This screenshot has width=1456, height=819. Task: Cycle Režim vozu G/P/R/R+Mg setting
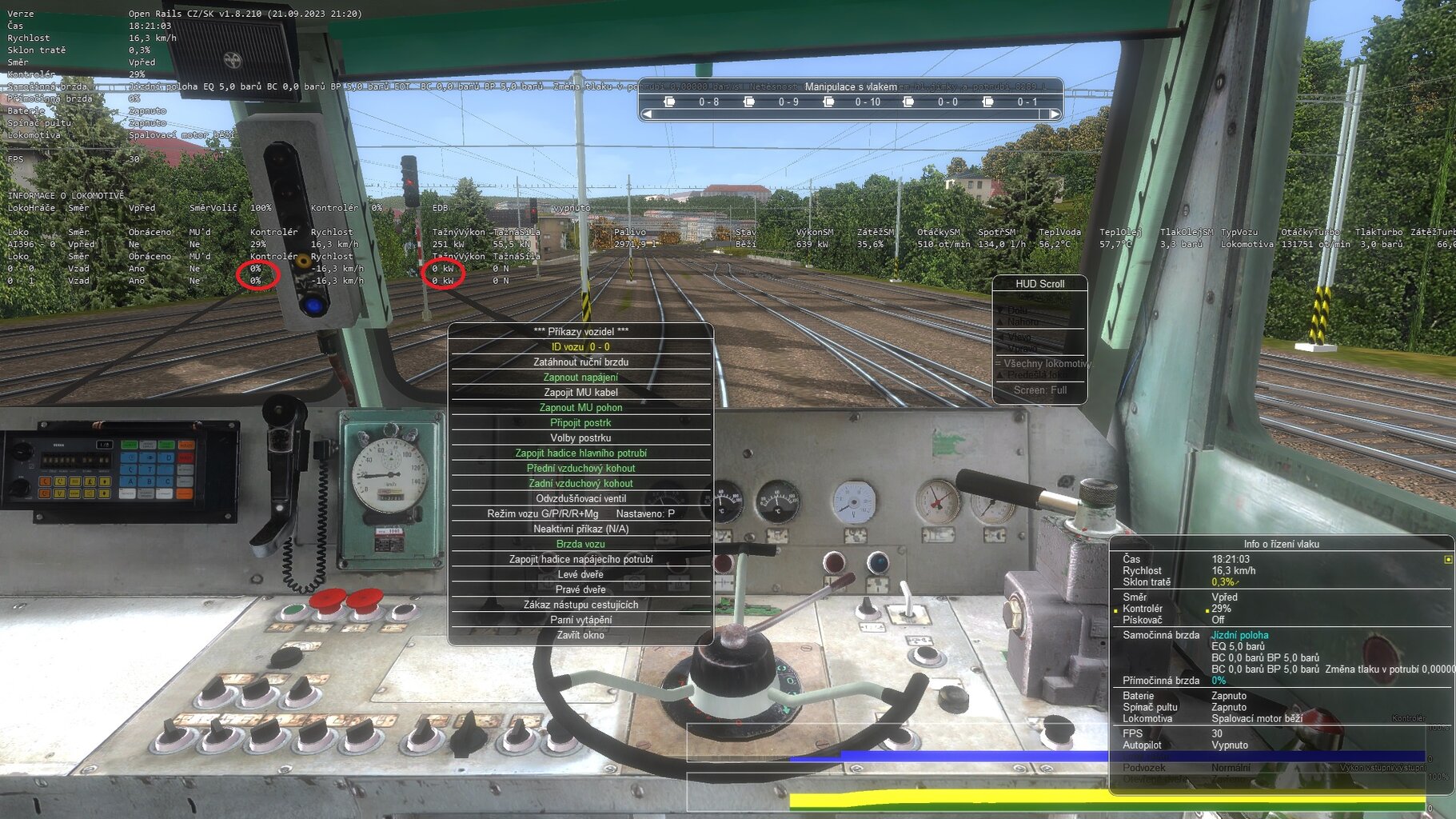tap(581, 513)
